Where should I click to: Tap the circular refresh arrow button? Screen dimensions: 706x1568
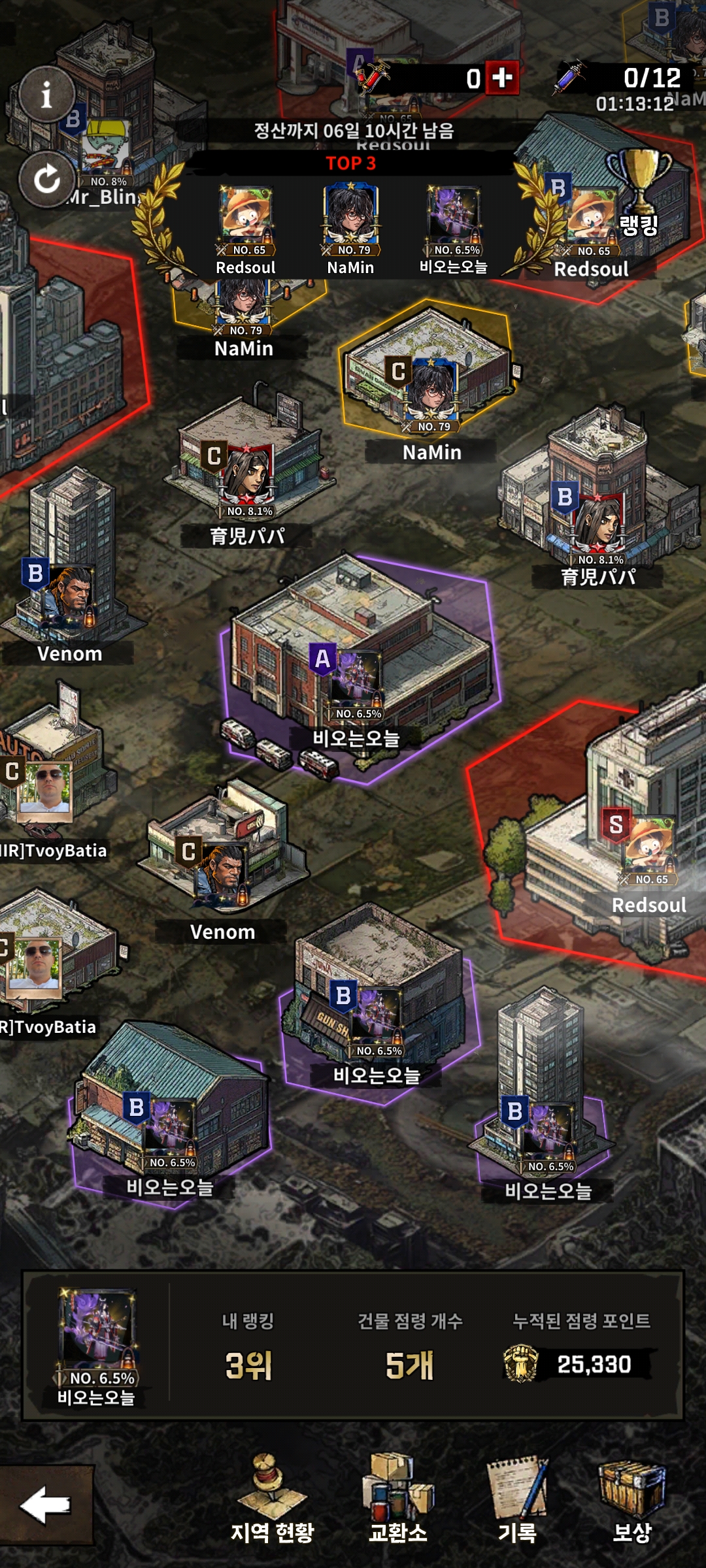pyautogui.click(x=46, y=179)
